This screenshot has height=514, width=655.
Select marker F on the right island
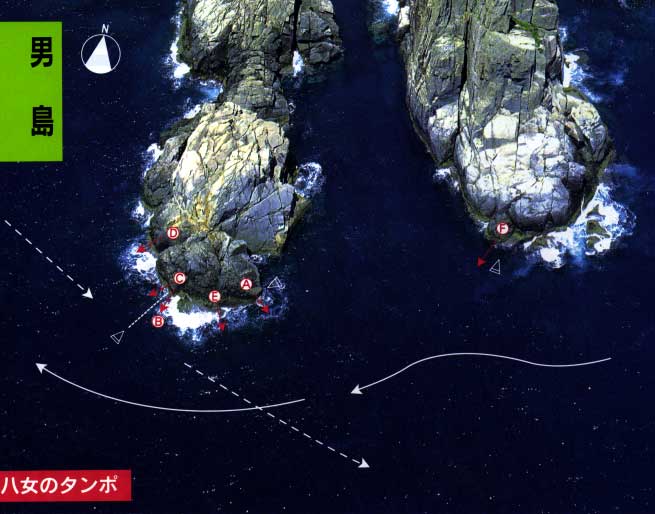point(502,229)
